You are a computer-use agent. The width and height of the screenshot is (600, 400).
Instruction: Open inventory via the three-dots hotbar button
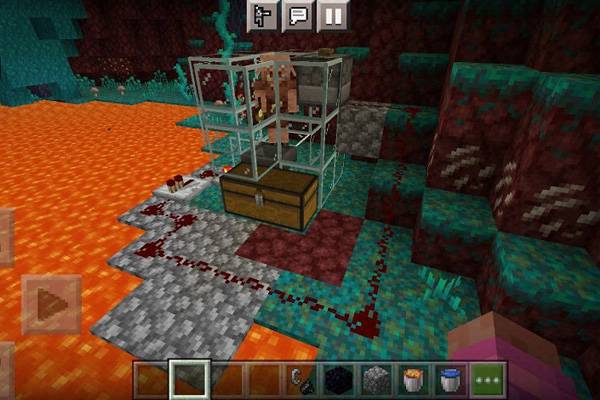(488, 380)
